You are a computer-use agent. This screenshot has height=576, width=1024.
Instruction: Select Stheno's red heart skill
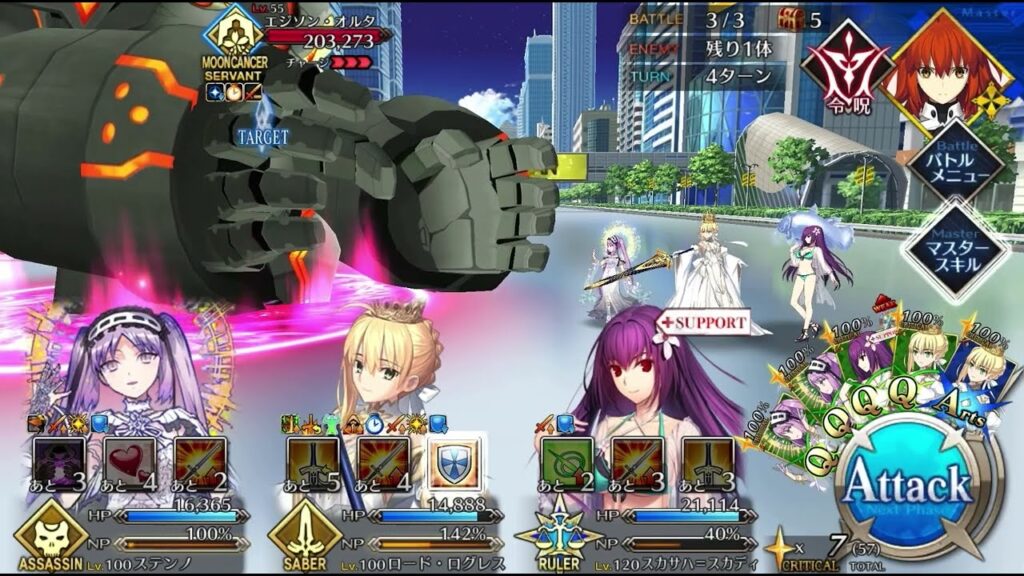point(130,463)
